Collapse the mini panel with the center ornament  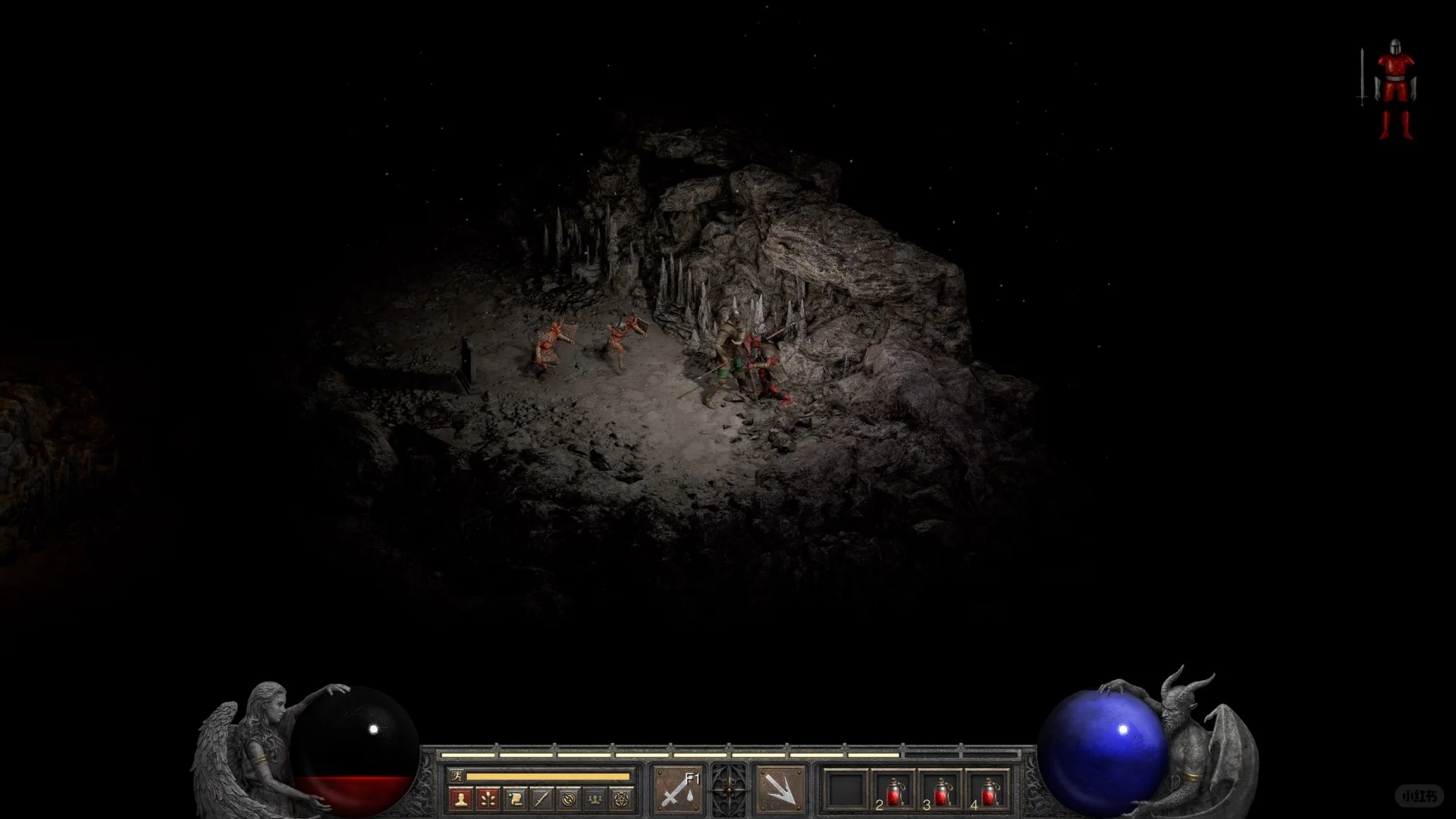(x=729, y=789)
